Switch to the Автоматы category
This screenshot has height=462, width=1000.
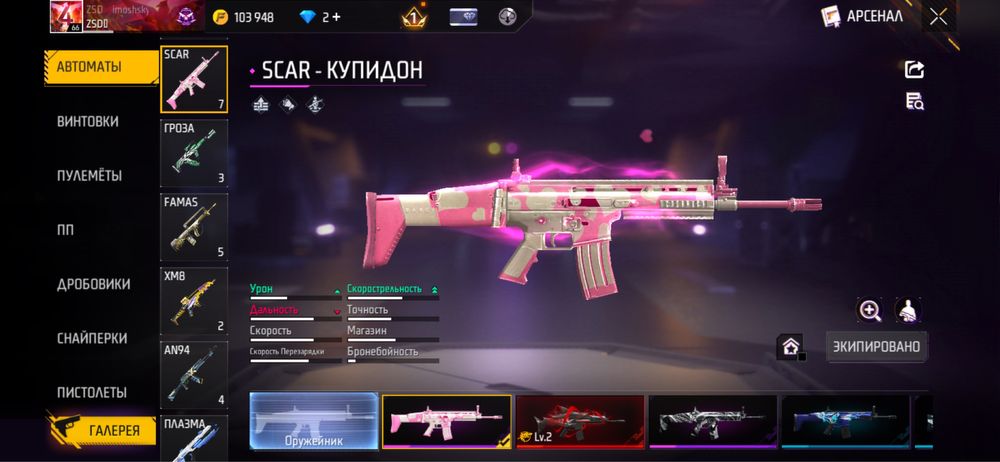(88, 67)
